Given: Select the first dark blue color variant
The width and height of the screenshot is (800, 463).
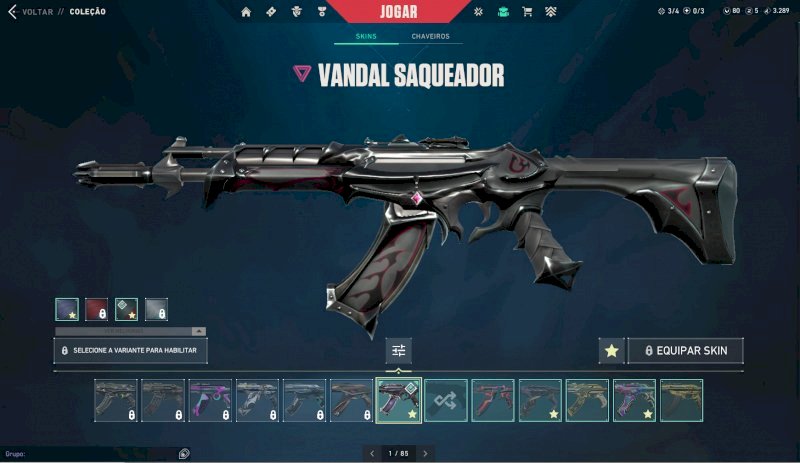Looking at the screenshot, I should click(x=67, y=309).
